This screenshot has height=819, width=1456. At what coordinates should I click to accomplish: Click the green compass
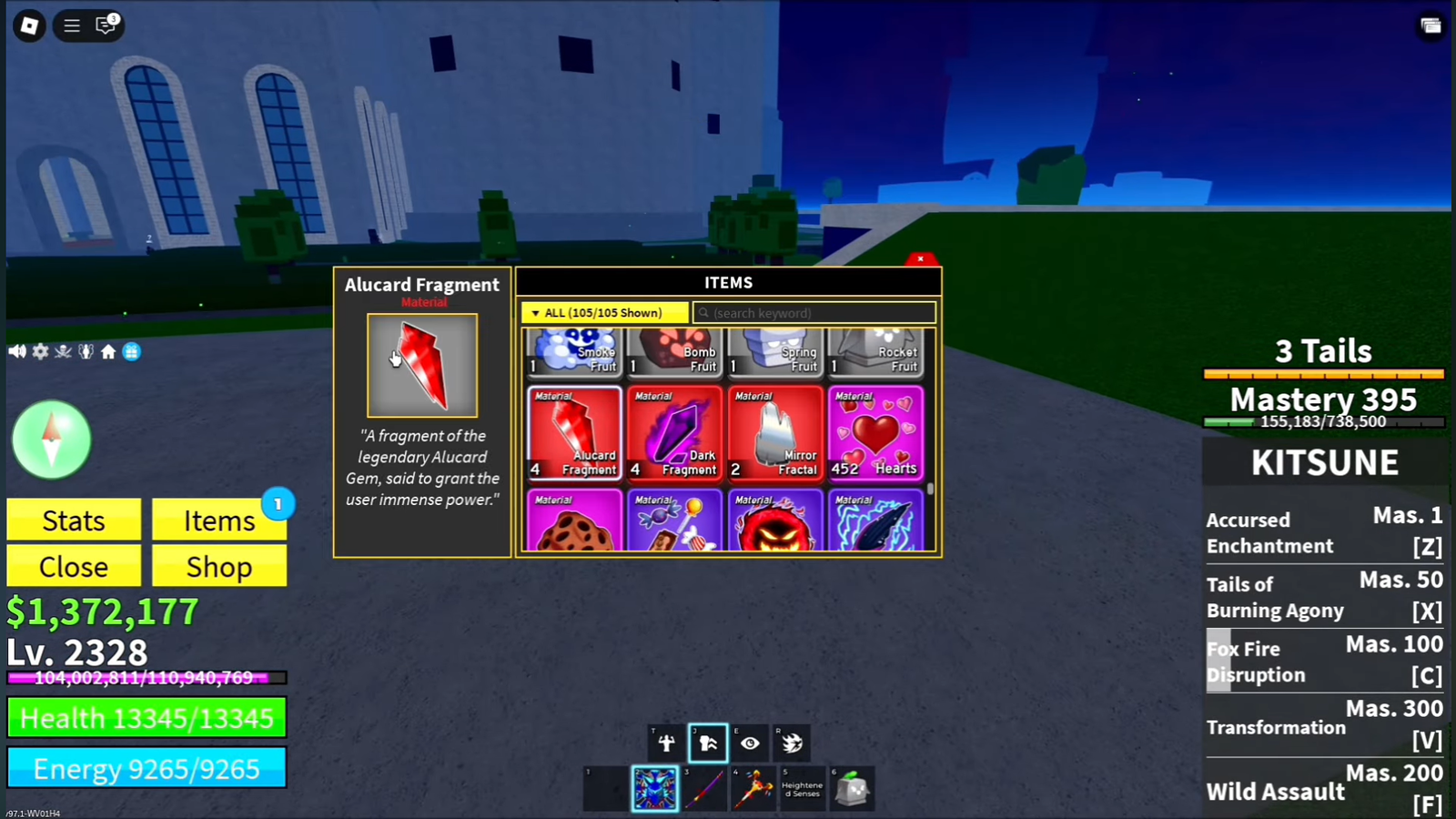pyautogui.click(x=52, y=440)
